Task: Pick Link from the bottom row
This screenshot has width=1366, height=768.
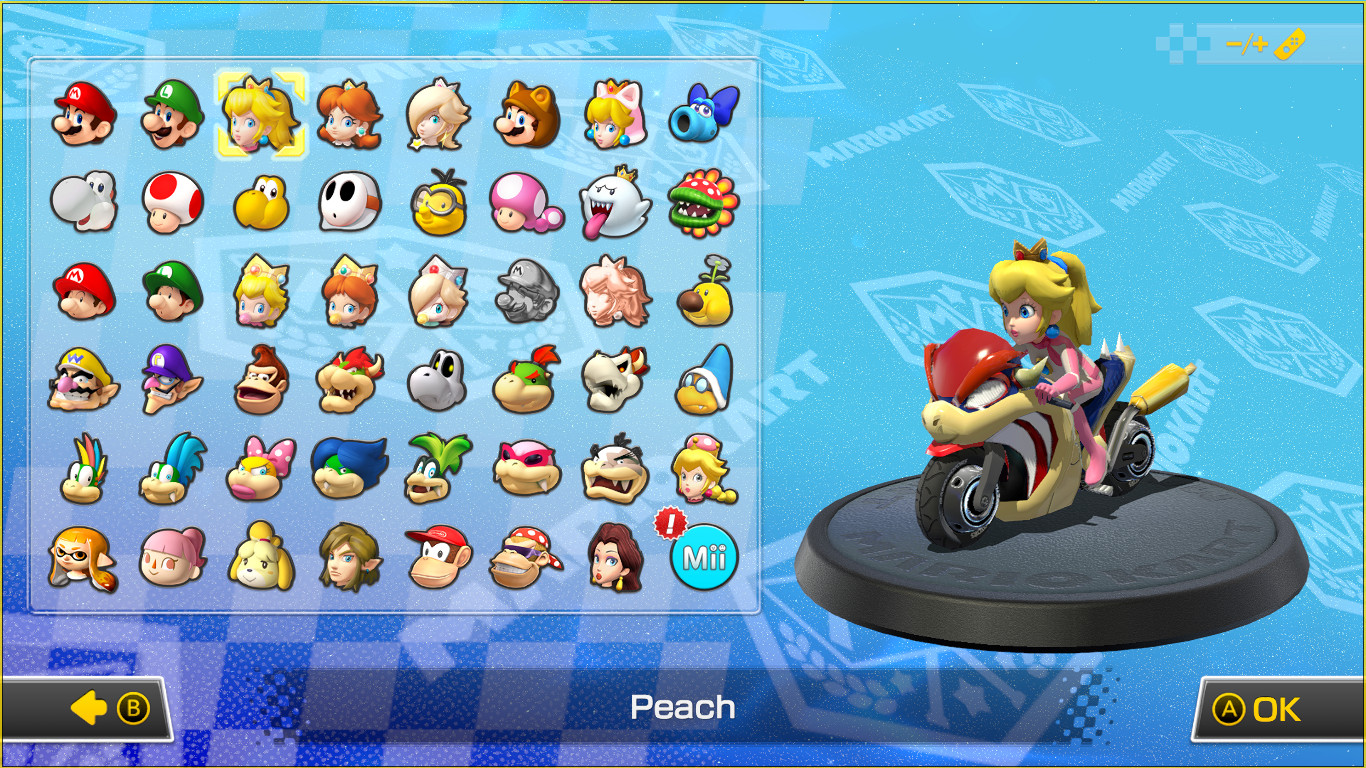Action: point(348,558)
